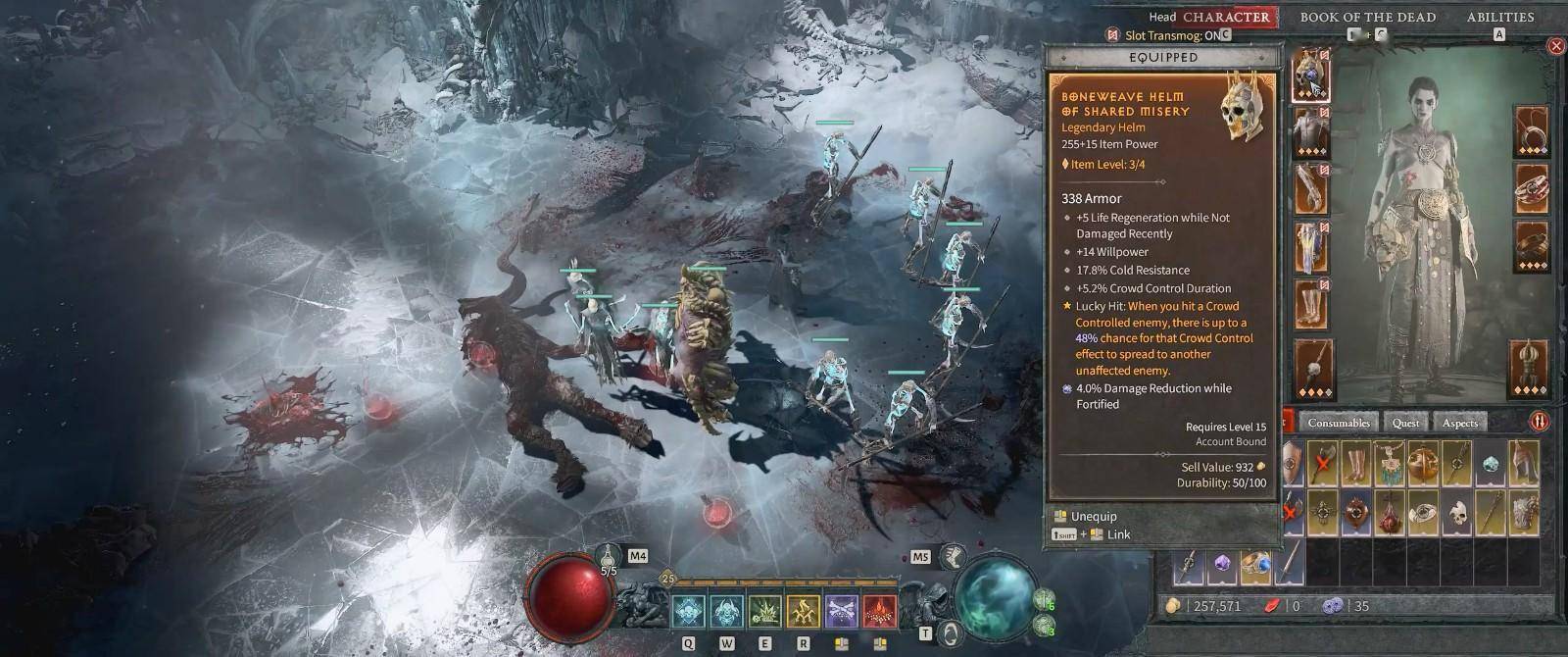Screen dimensions: 1568x657
Task: Activate the red fire skill on hotbar
Action: pos(879,612)
